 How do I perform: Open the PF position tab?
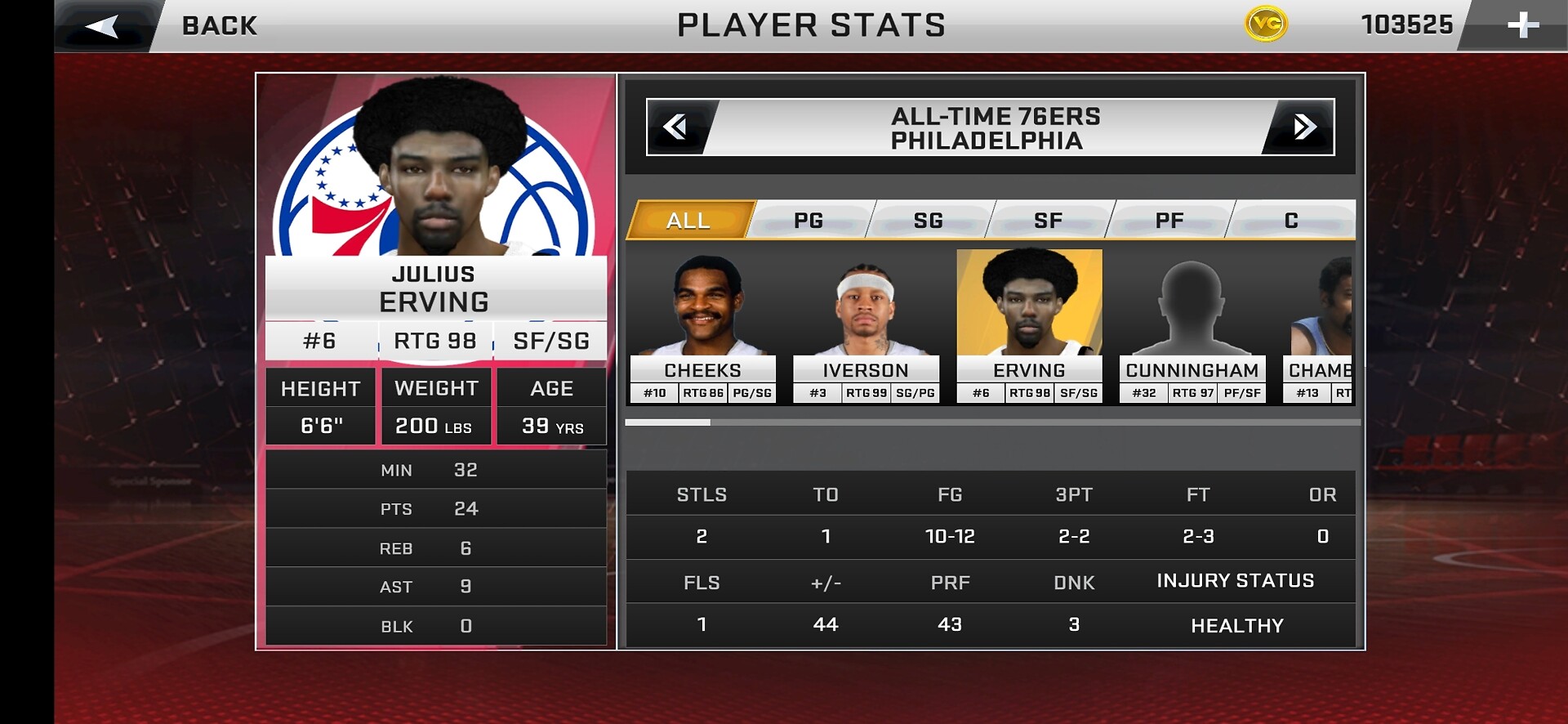point(1169,221)
